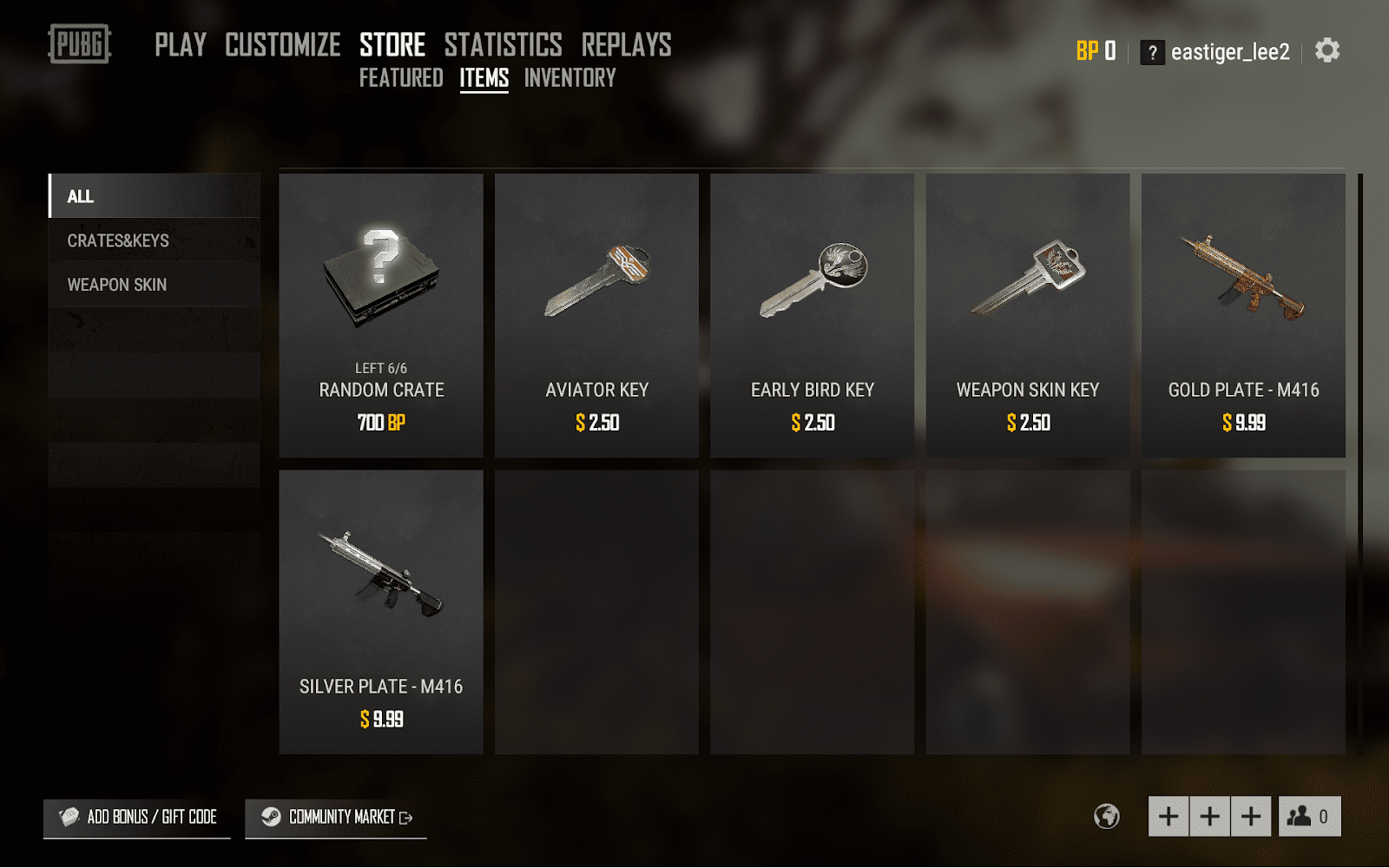Viewport: 1389px width, 868px height.
Task: Select the STORE top menu entry
Action: point(392,45)
